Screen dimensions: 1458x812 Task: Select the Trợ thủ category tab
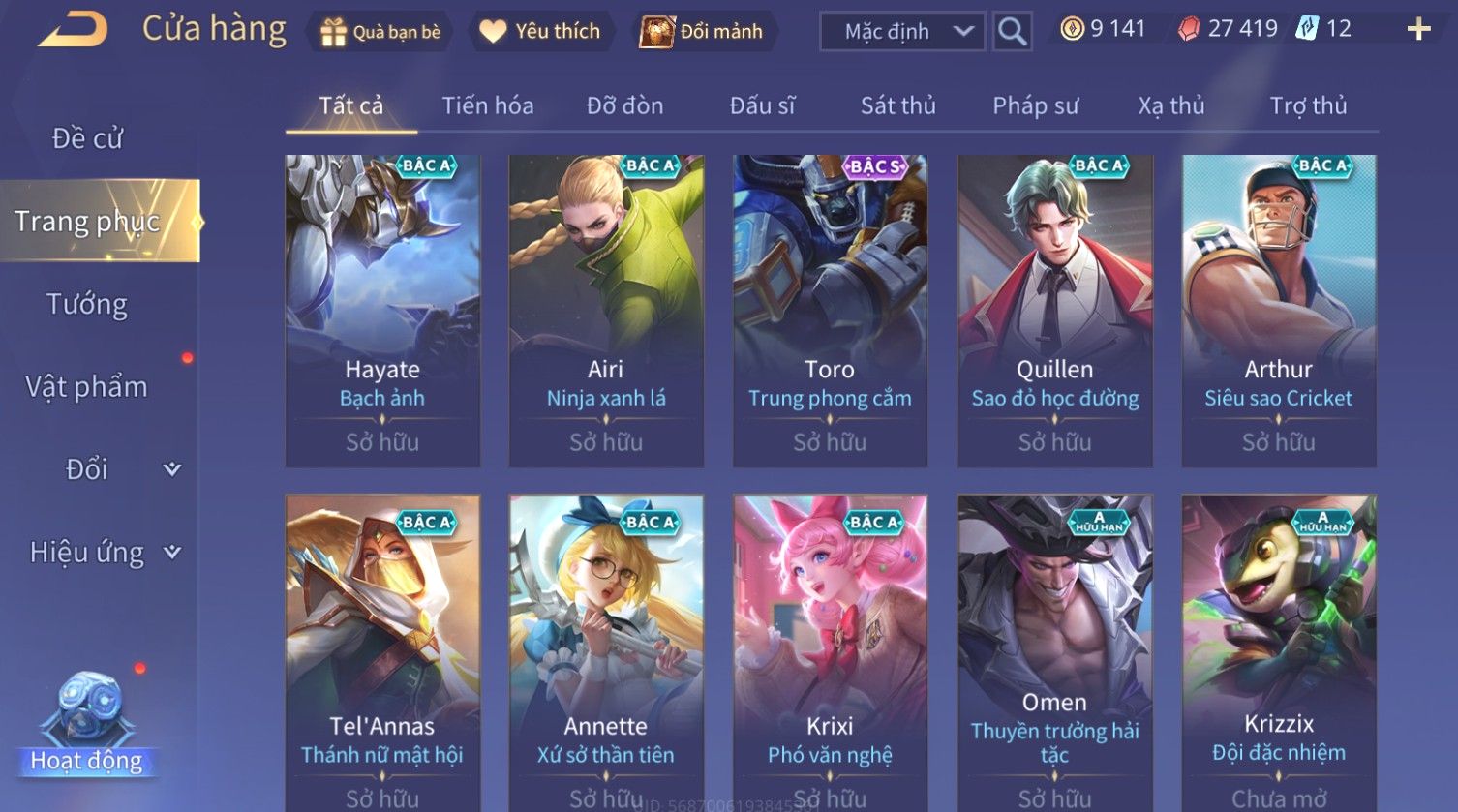click(x=1308, y=105)
